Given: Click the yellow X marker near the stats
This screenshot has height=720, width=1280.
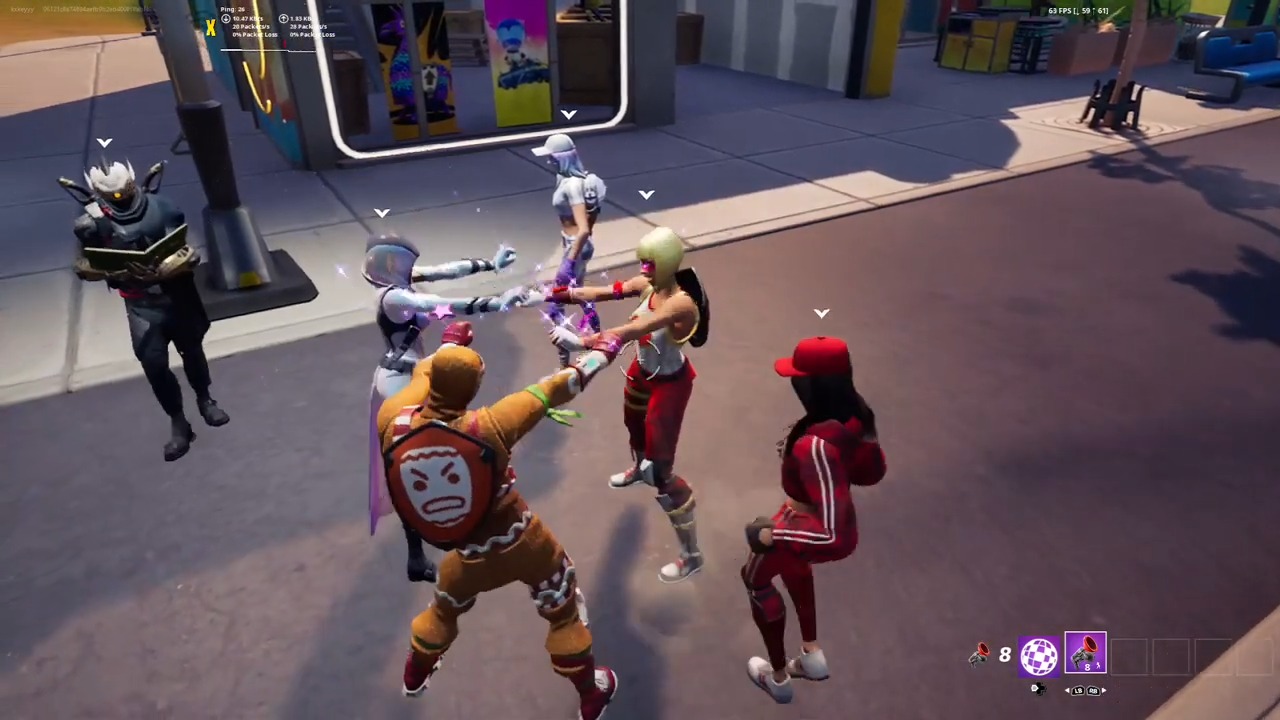Looking at the screenshot, I should click(x=210, y=27).
